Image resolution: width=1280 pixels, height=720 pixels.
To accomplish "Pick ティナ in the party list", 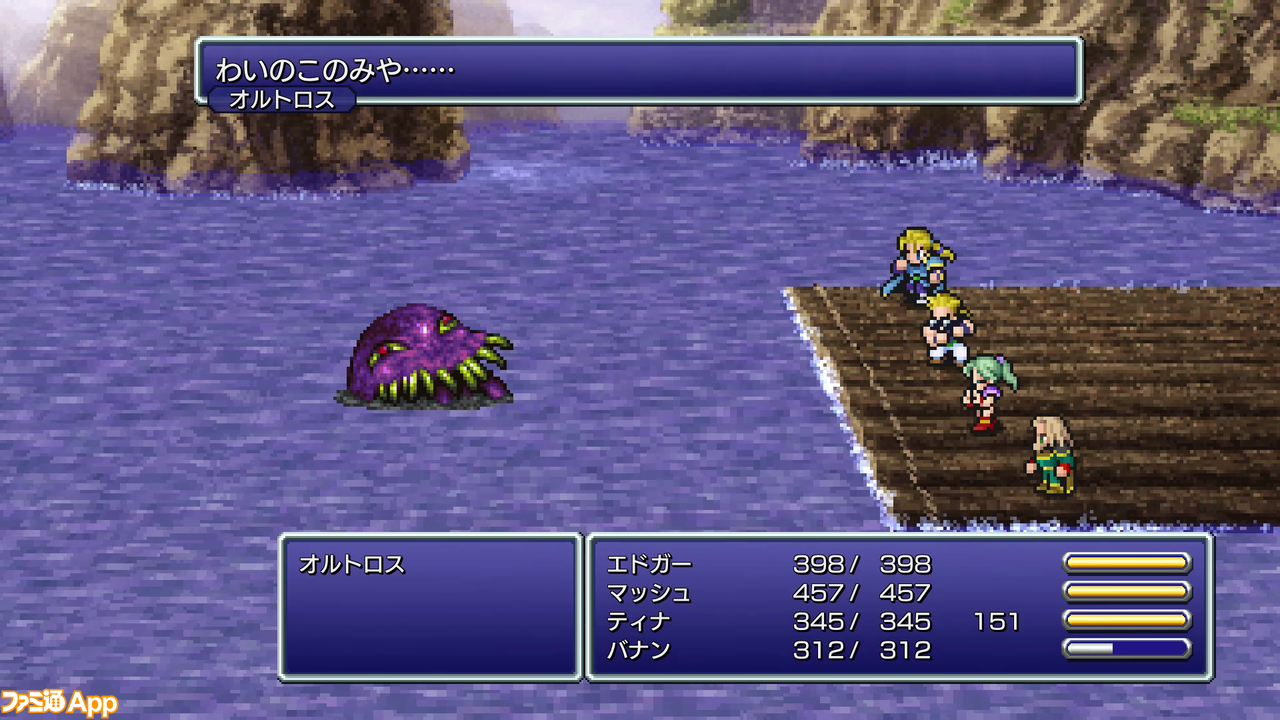I will (x=639, y=622).
